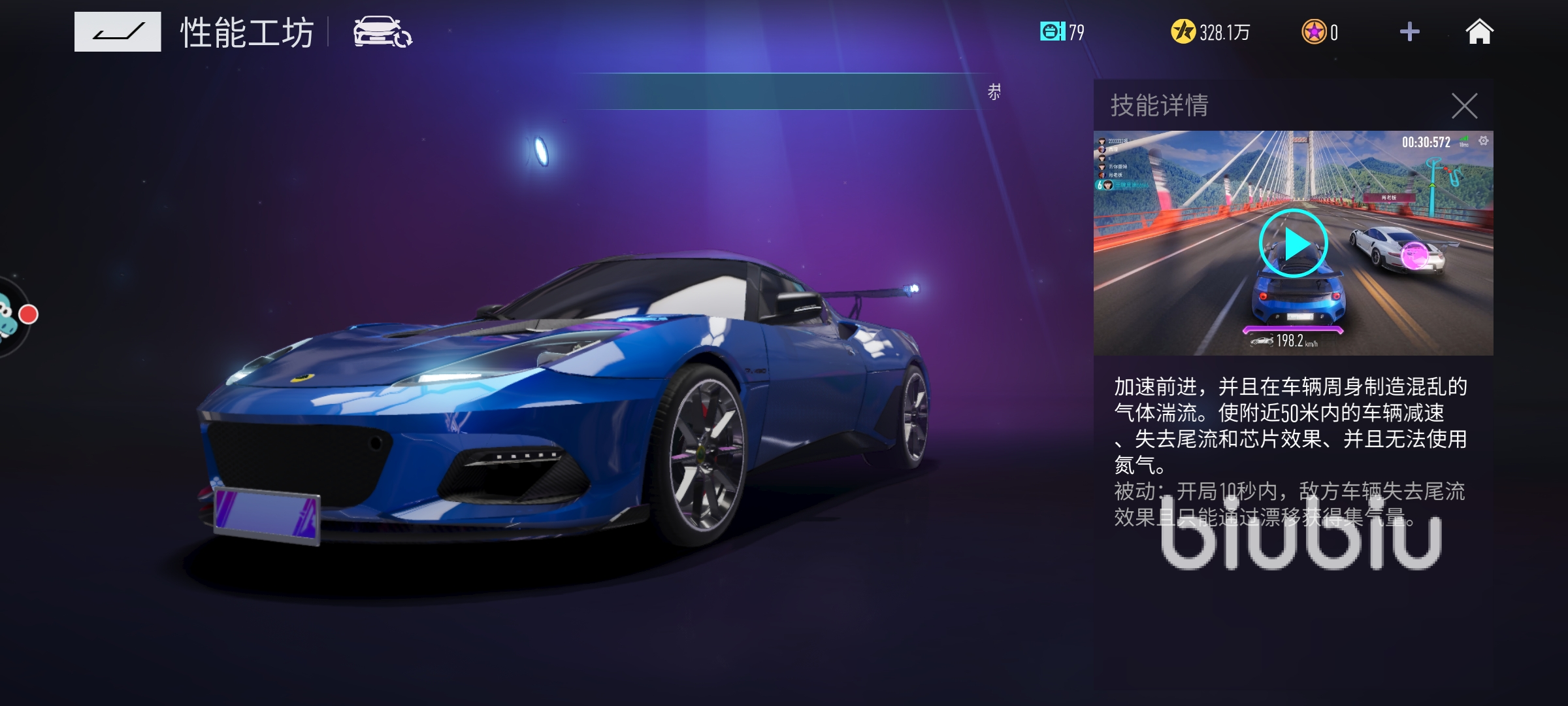The image size is (1568, 706).
Task: Add currency with the plus button
Action: tap(1409, 32)
